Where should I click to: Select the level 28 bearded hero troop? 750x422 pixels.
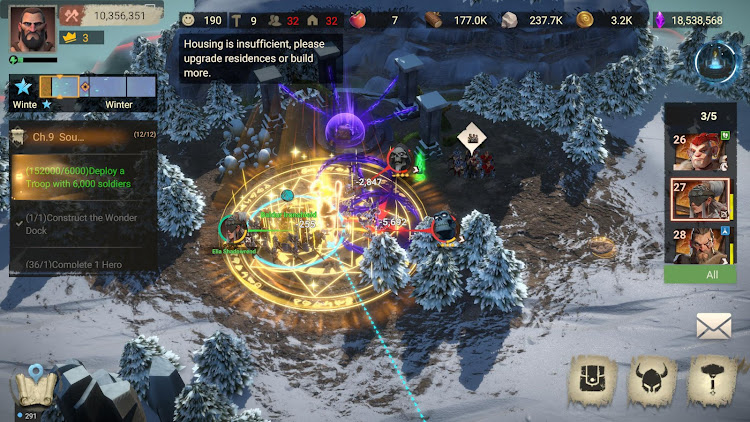pos(699,244)
